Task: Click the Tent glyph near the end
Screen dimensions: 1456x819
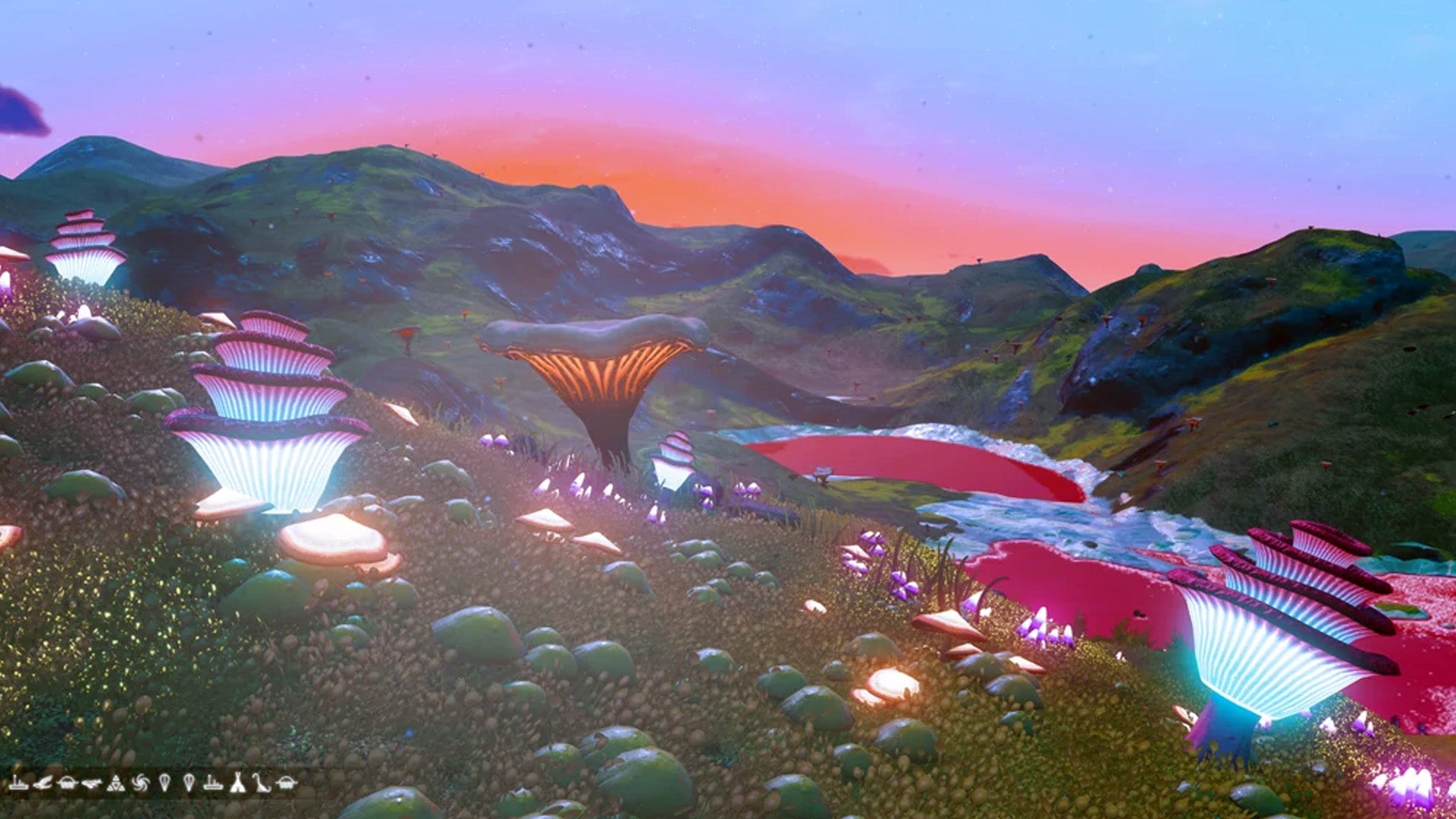Action: pos(237,783)
